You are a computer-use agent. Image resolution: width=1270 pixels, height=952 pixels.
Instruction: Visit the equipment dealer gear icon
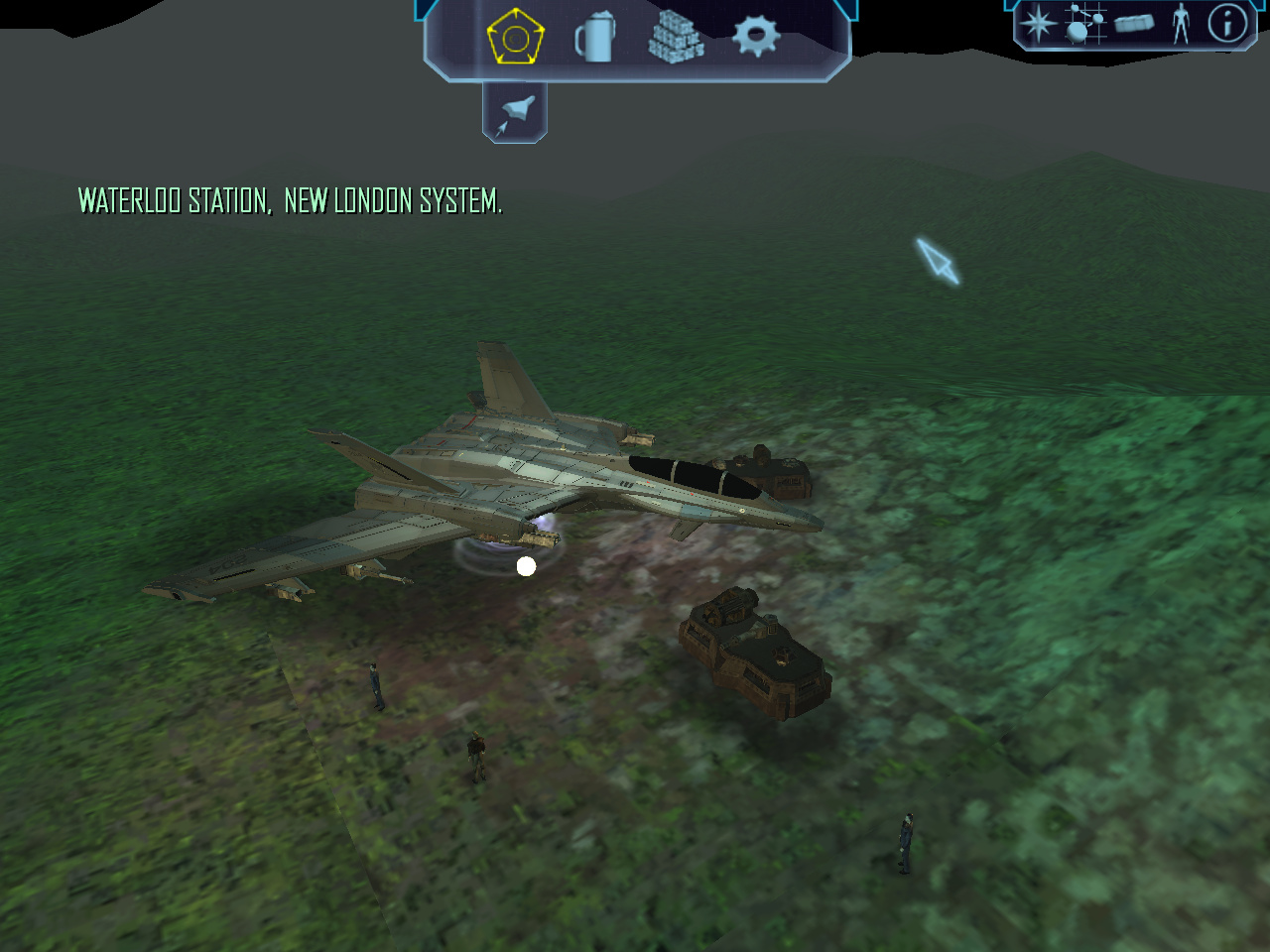pyautogui.click(x=756, y=37)
